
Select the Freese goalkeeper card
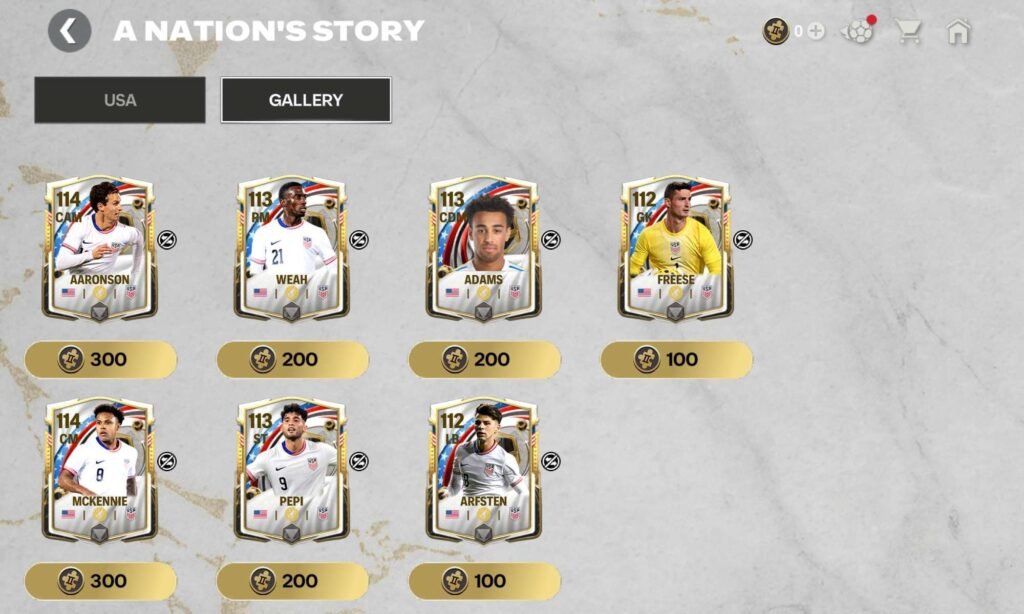pos(676,248)
